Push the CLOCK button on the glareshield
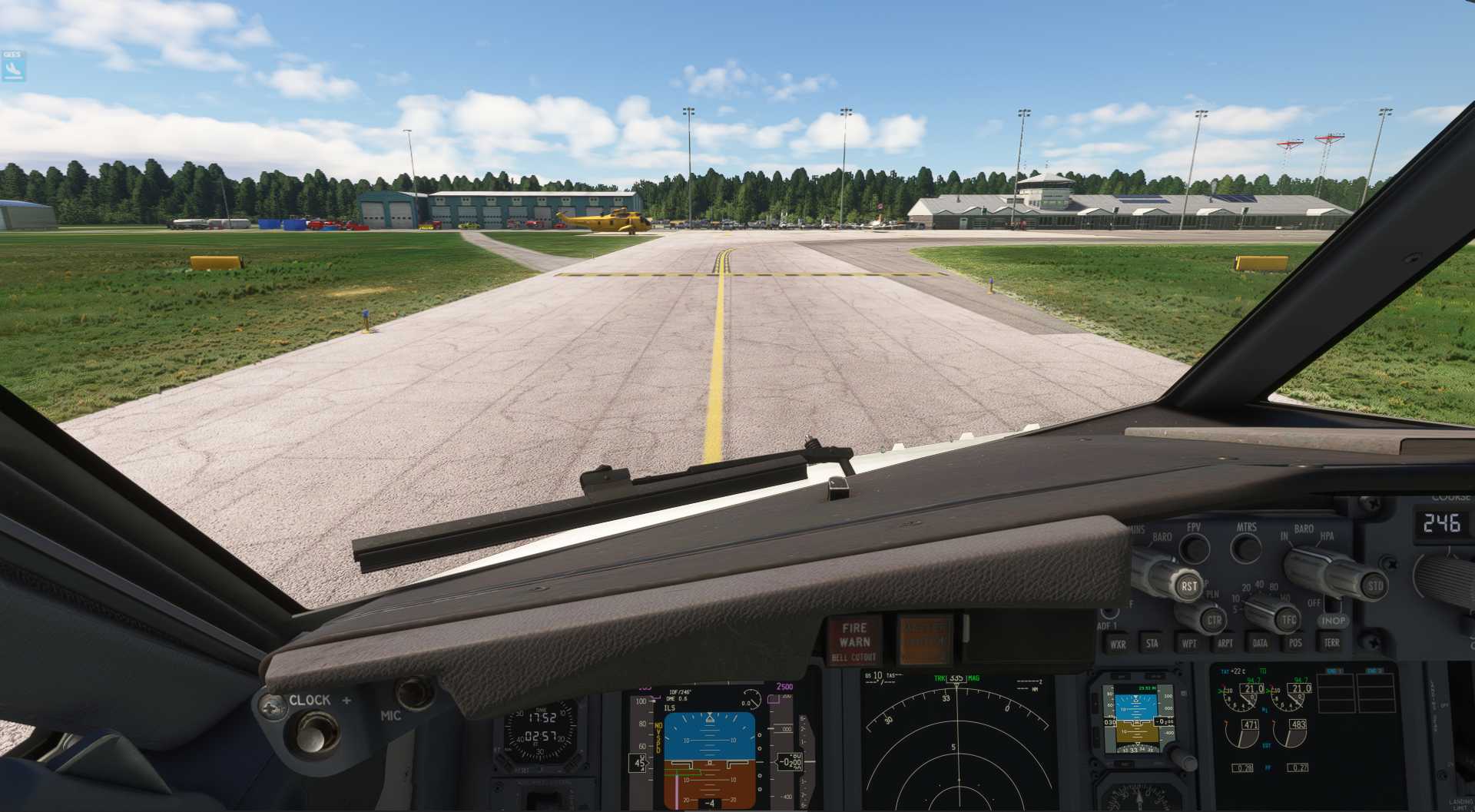Image resolution: width=1475 pixels, height=812 pixels. click(312, 731)
